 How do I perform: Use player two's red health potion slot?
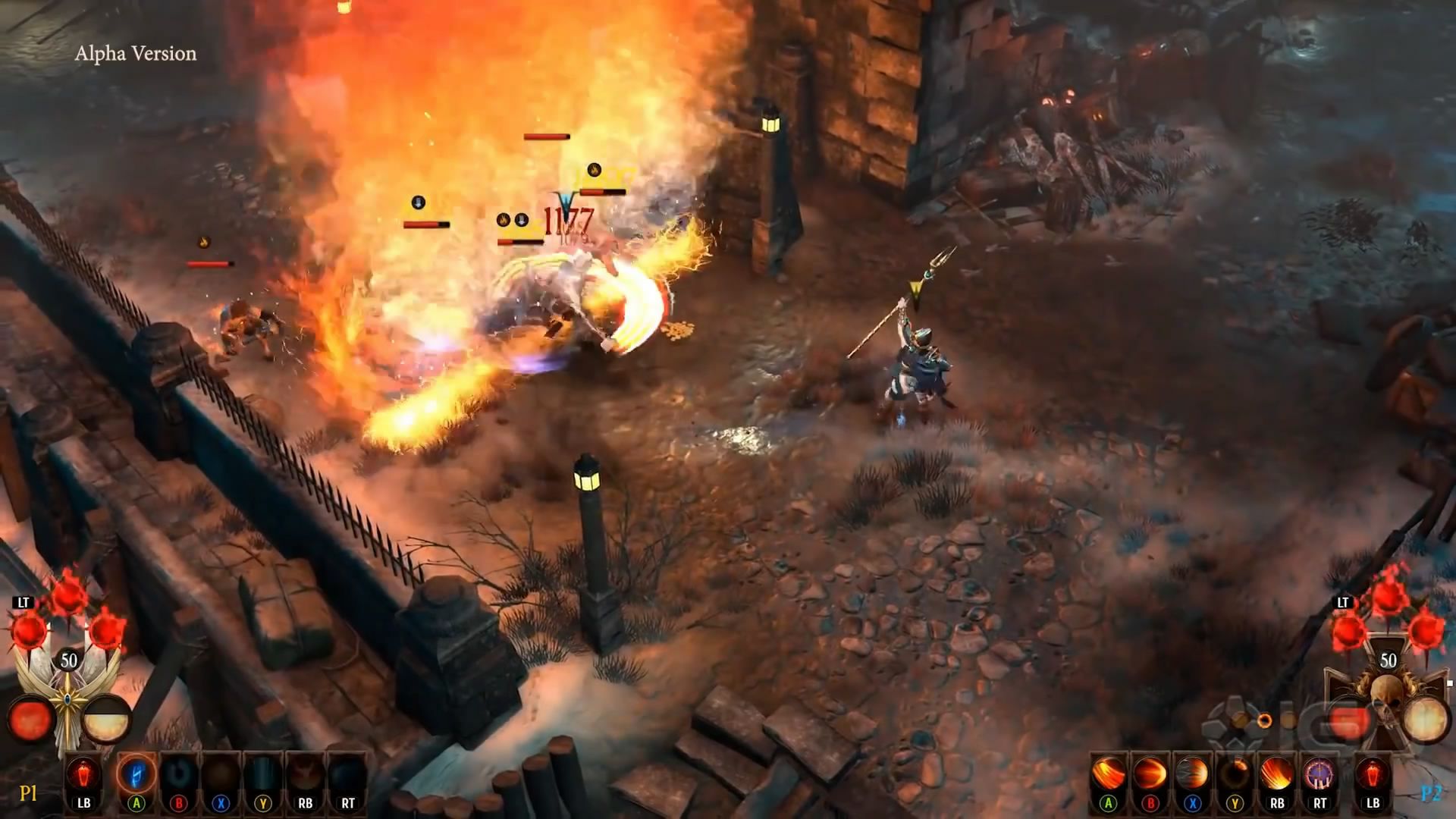pyautogui.click(x=1373, y=775)
